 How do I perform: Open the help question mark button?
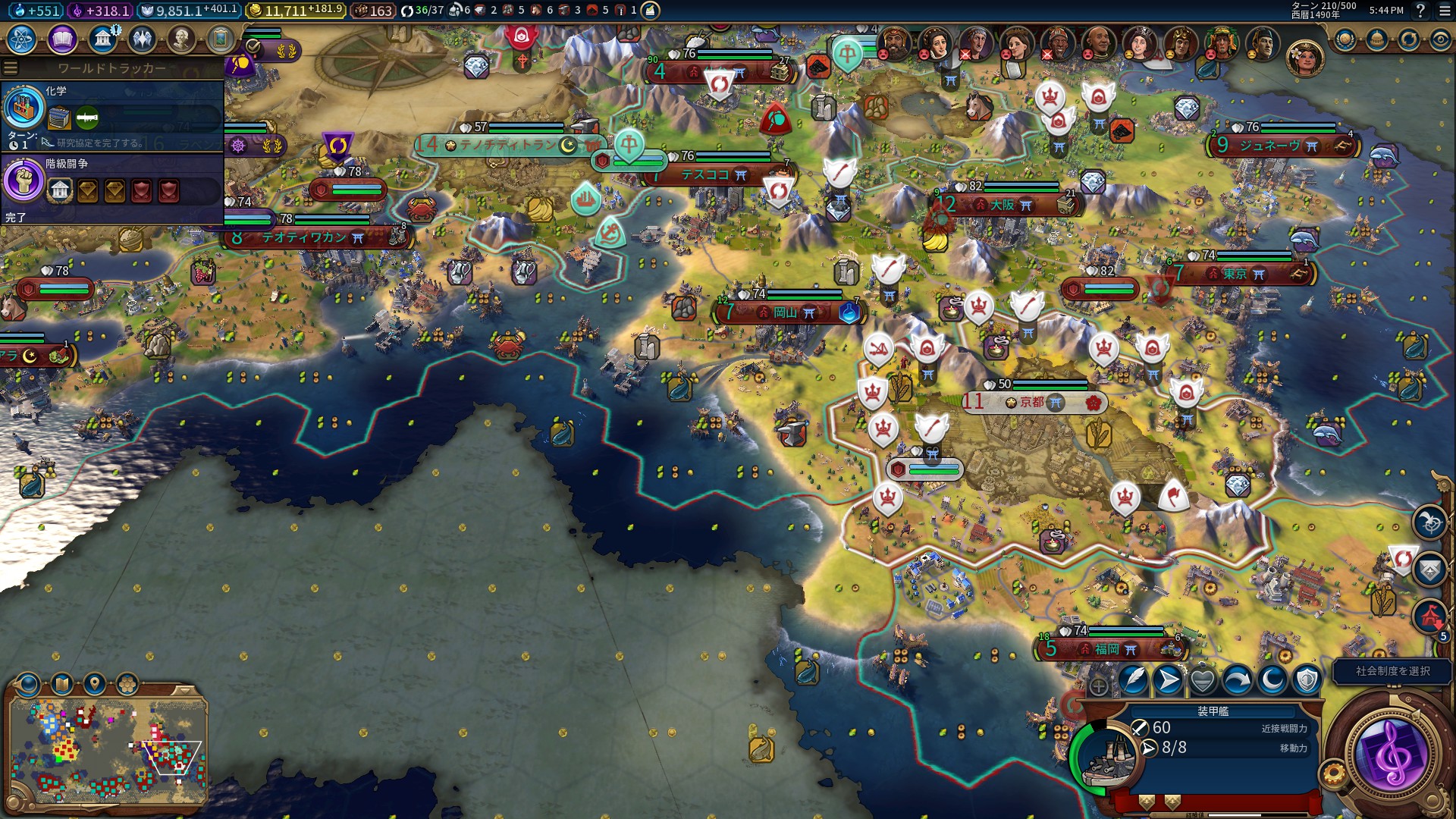[1421, 11]
